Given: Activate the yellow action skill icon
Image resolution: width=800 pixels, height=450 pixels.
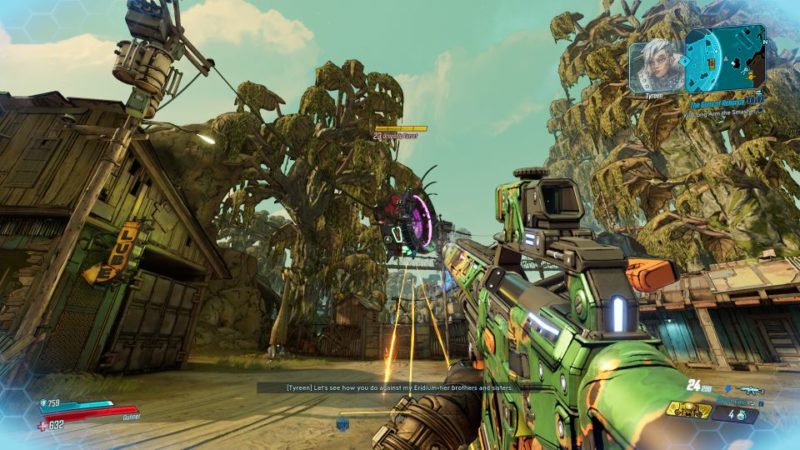Looking at the screenshot, I should [x=689, y=410].
